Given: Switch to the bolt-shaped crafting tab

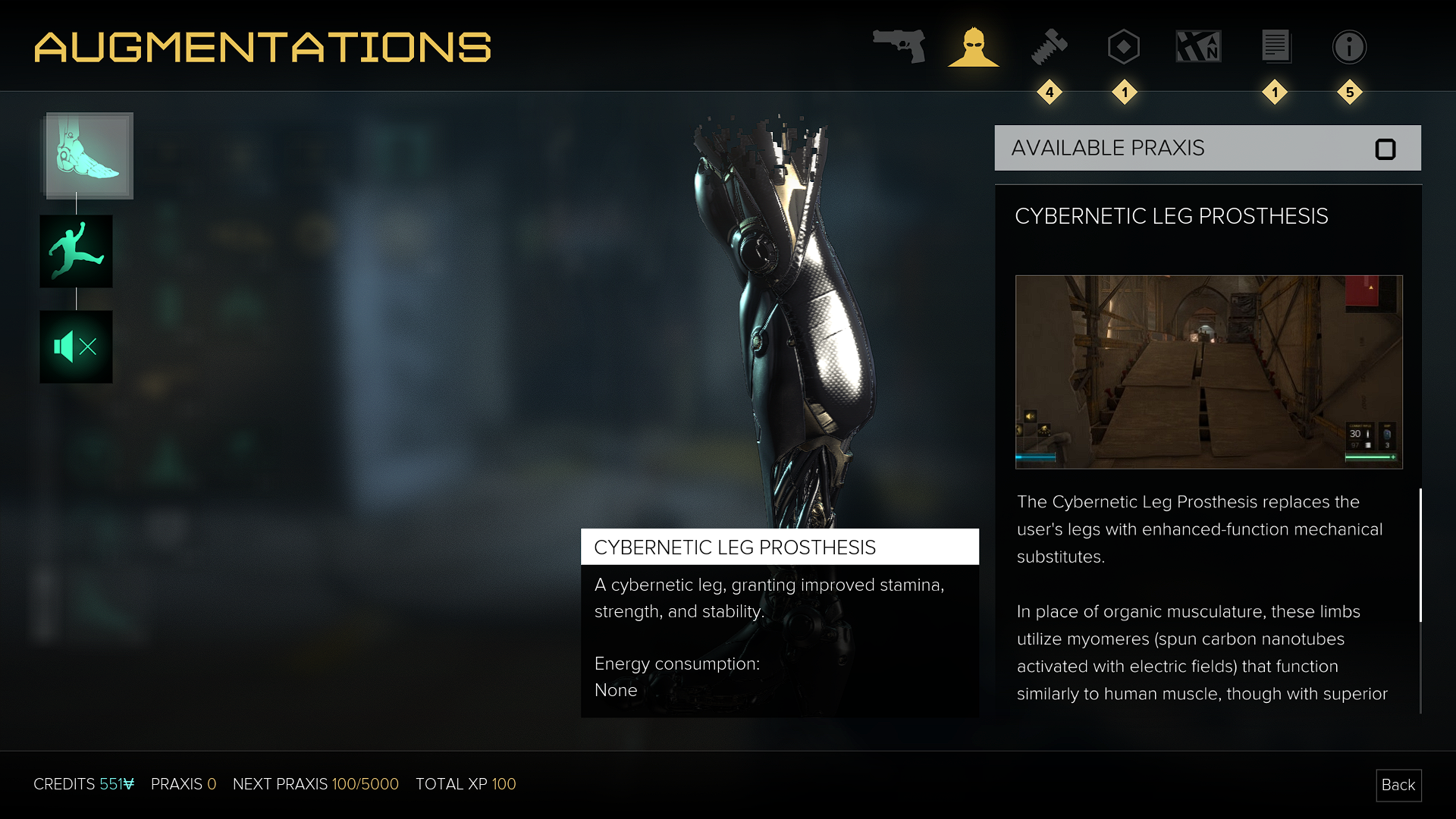Looking at the screenshot, I should click(1050, 47).
